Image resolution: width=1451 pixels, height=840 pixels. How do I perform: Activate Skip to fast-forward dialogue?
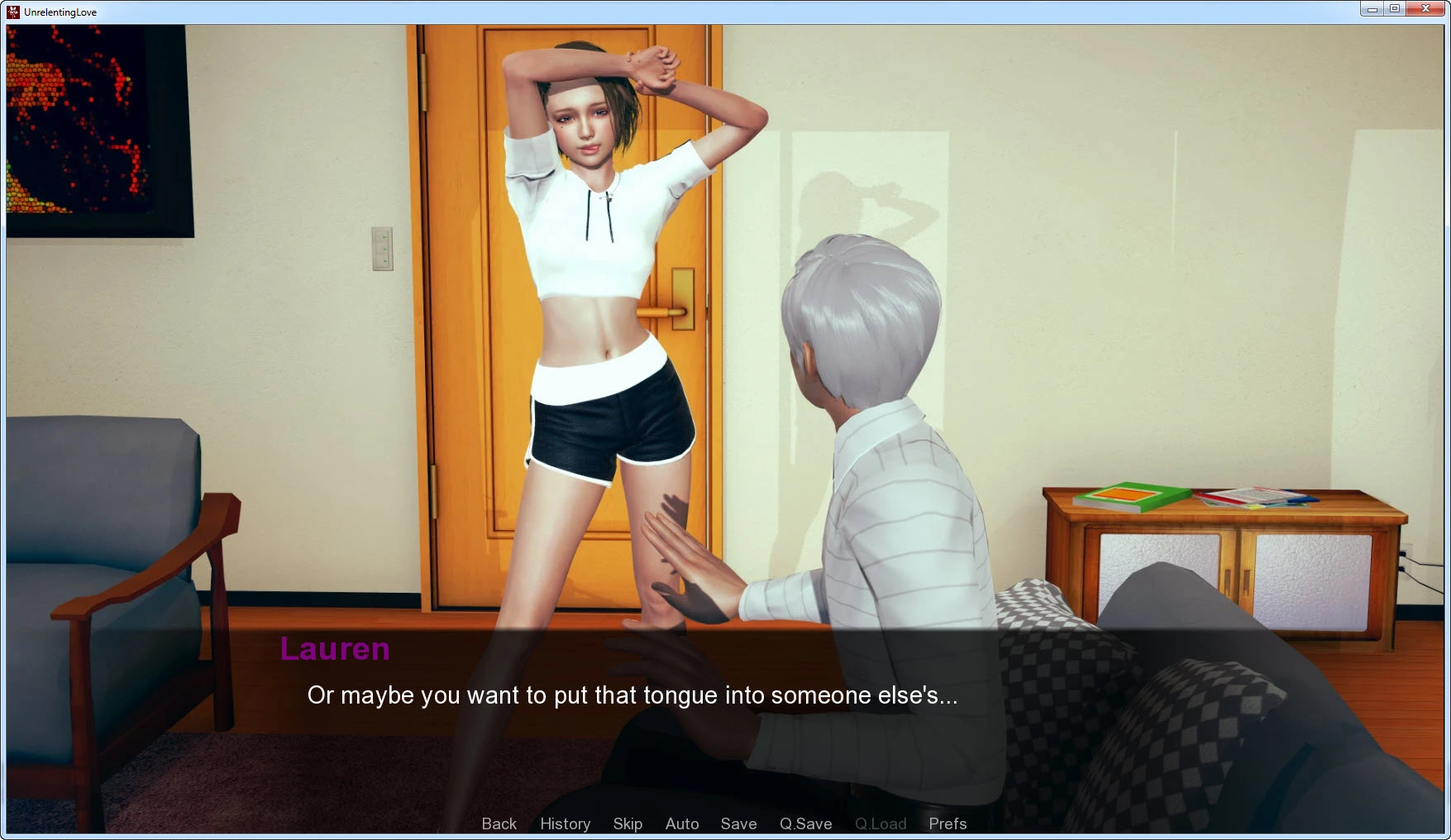628,823
